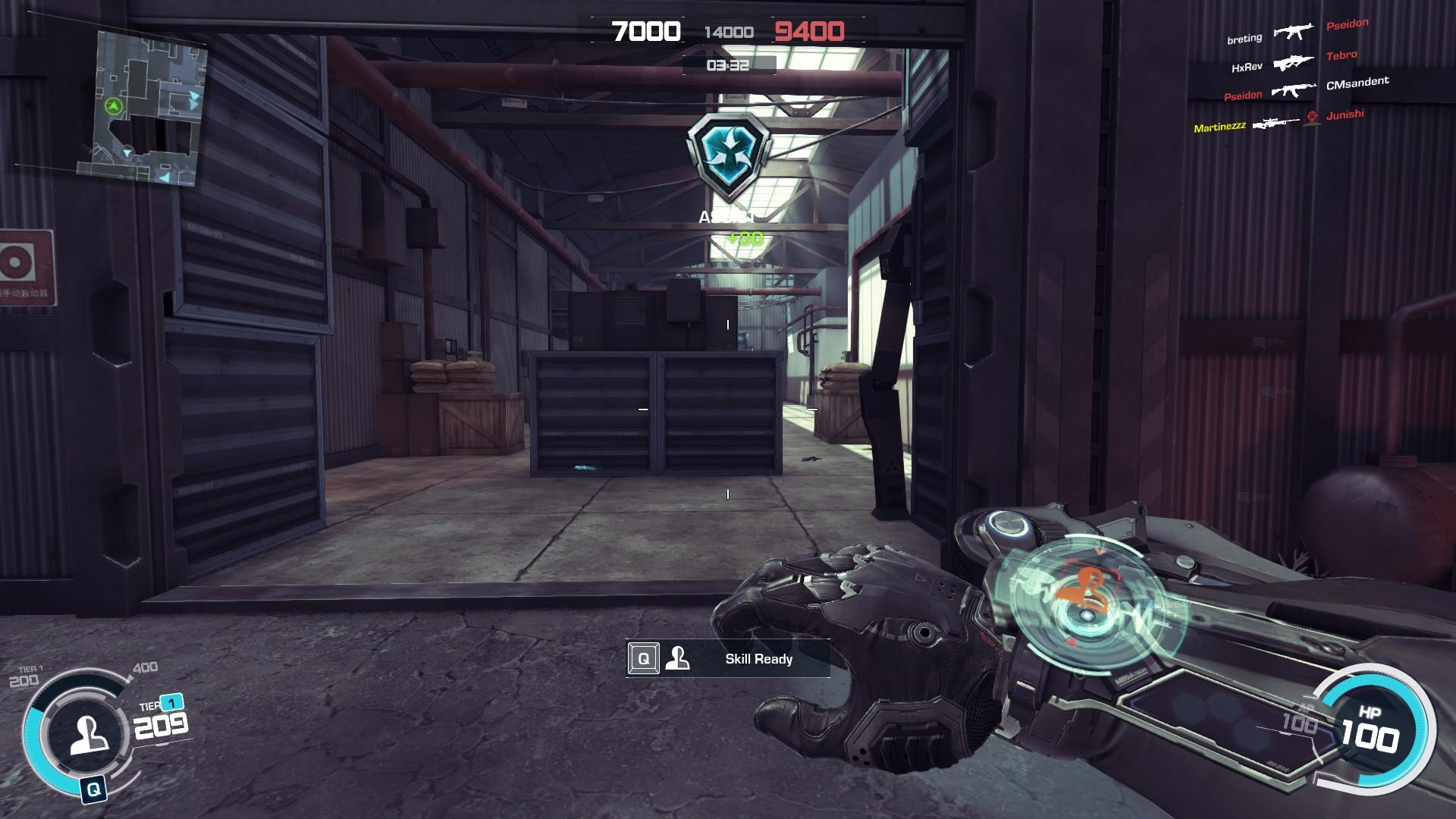1456x819 pixels.
Task: Toggle the player compass arrow on minimap
Action: (112, 105)
